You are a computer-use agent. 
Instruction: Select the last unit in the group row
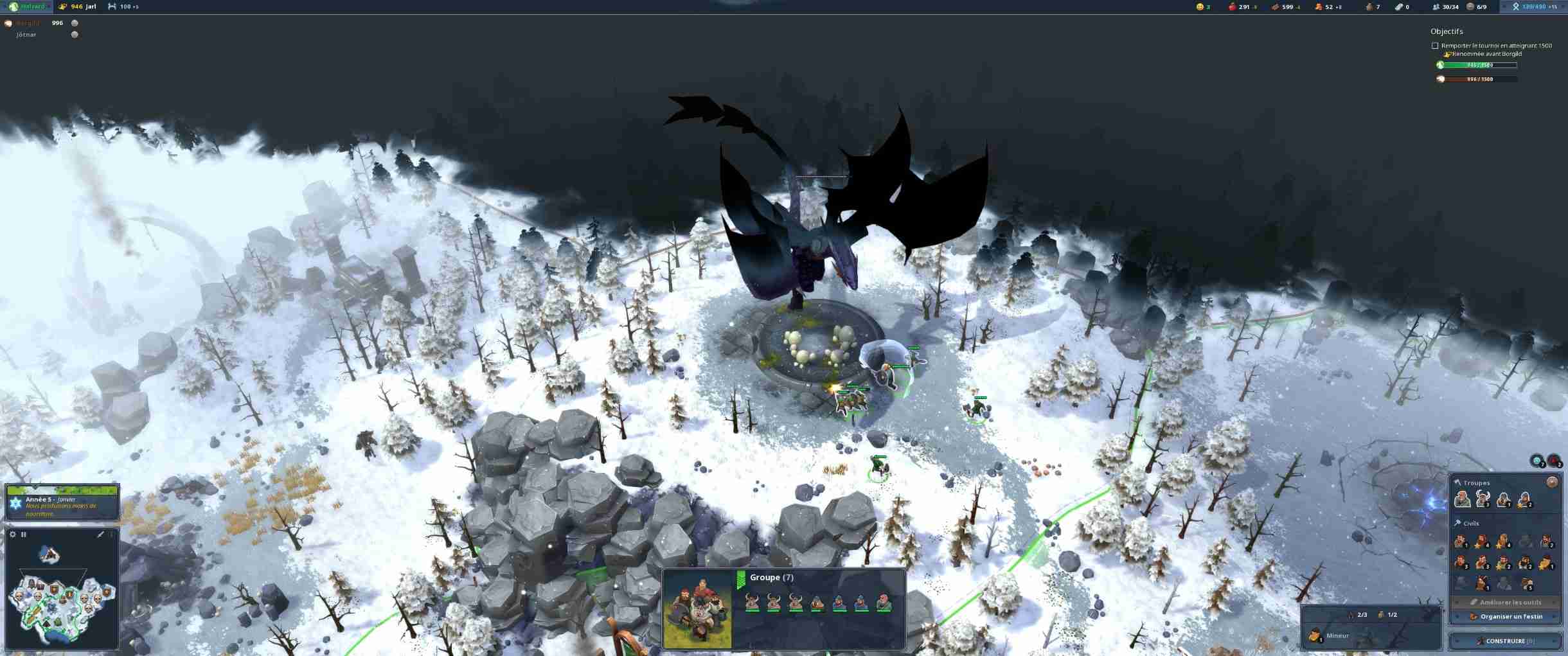point(884,603)
